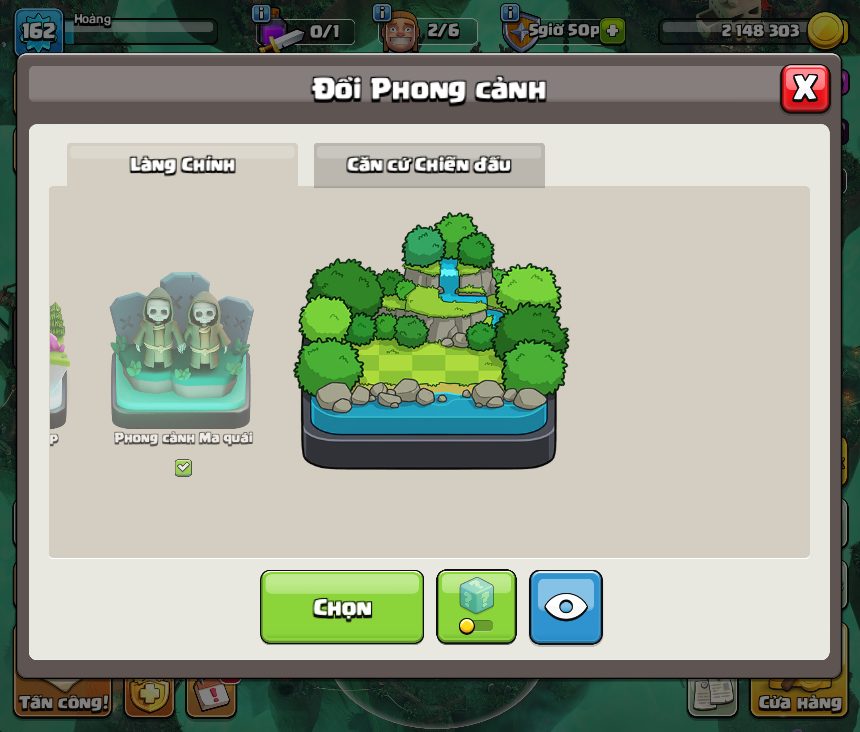Viewport: 860px width, 732px height.
Task: Click the random cube scenery button
Action: (x=476, y=607)
